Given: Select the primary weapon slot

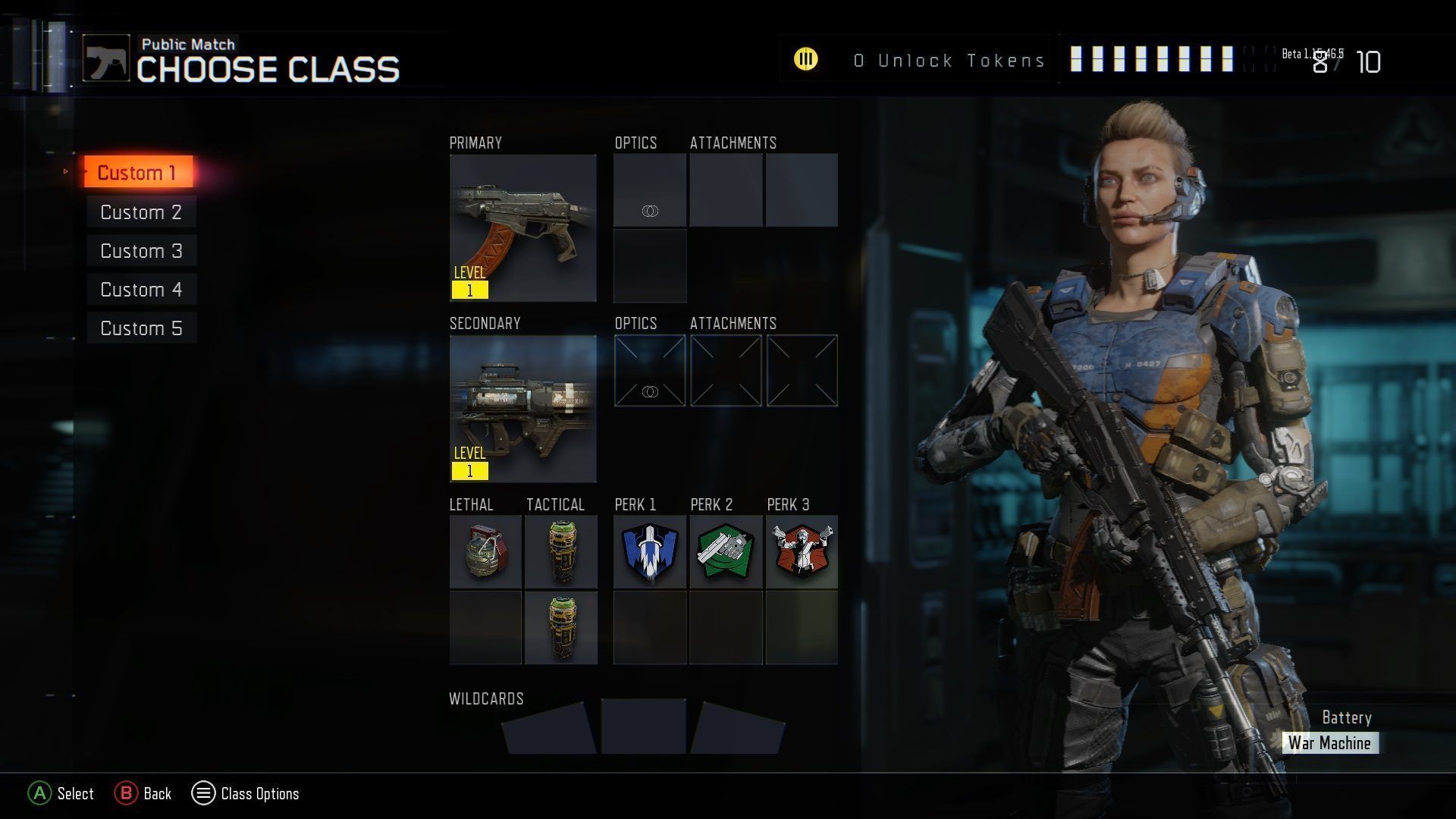Looking at the screenshot, I should click(522, 227).
